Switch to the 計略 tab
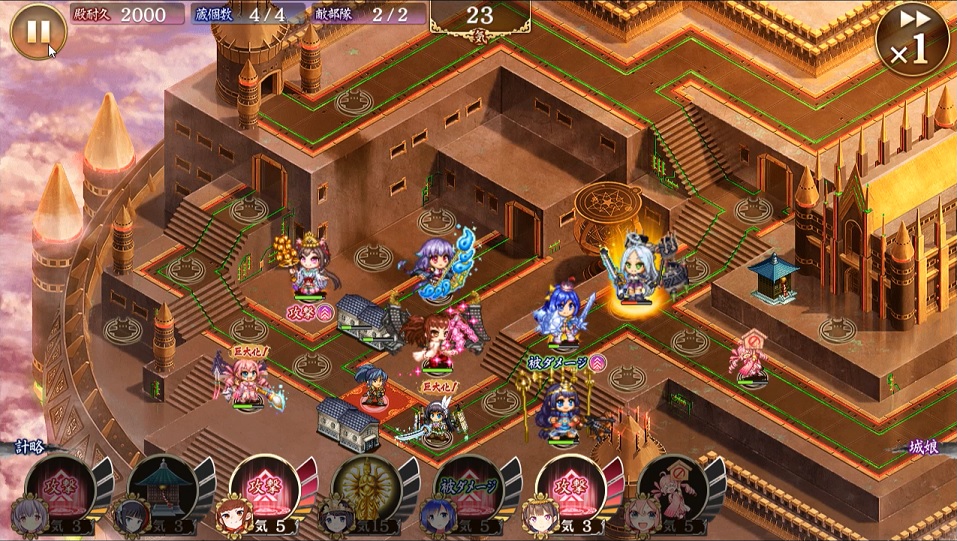 [x=30, y=448]
